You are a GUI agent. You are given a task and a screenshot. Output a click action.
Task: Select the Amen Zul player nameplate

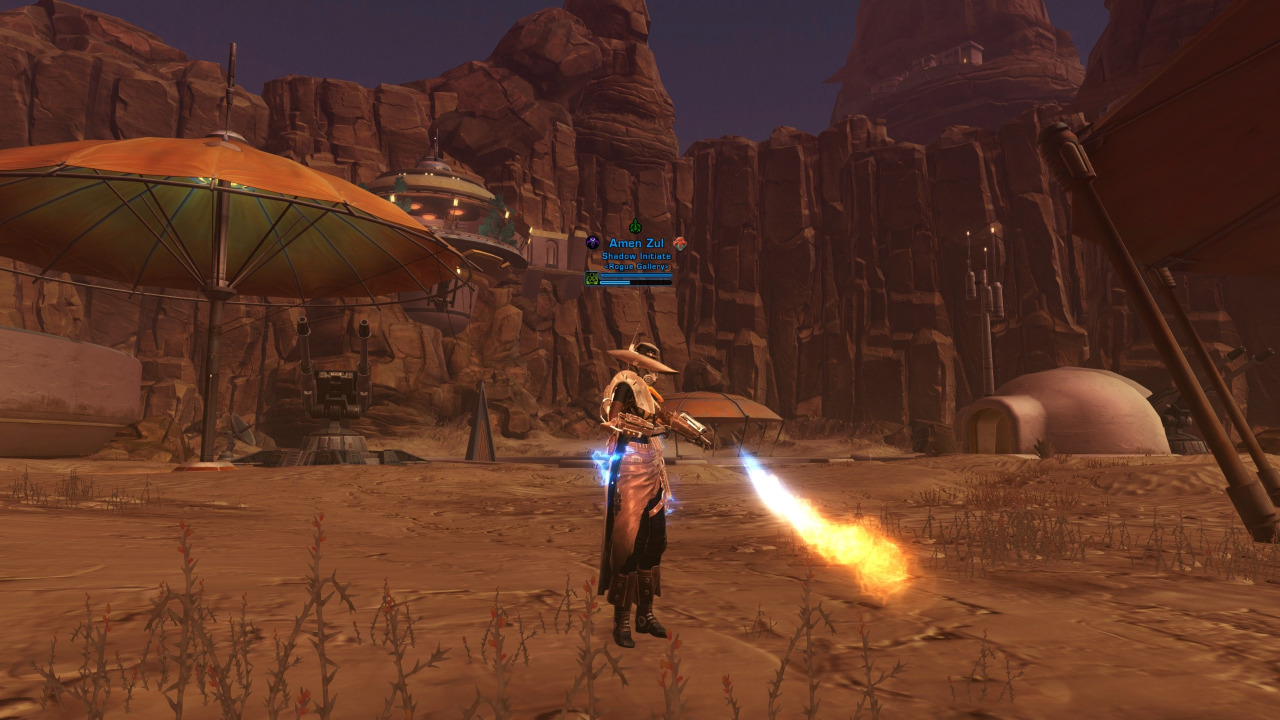point(636,244)
